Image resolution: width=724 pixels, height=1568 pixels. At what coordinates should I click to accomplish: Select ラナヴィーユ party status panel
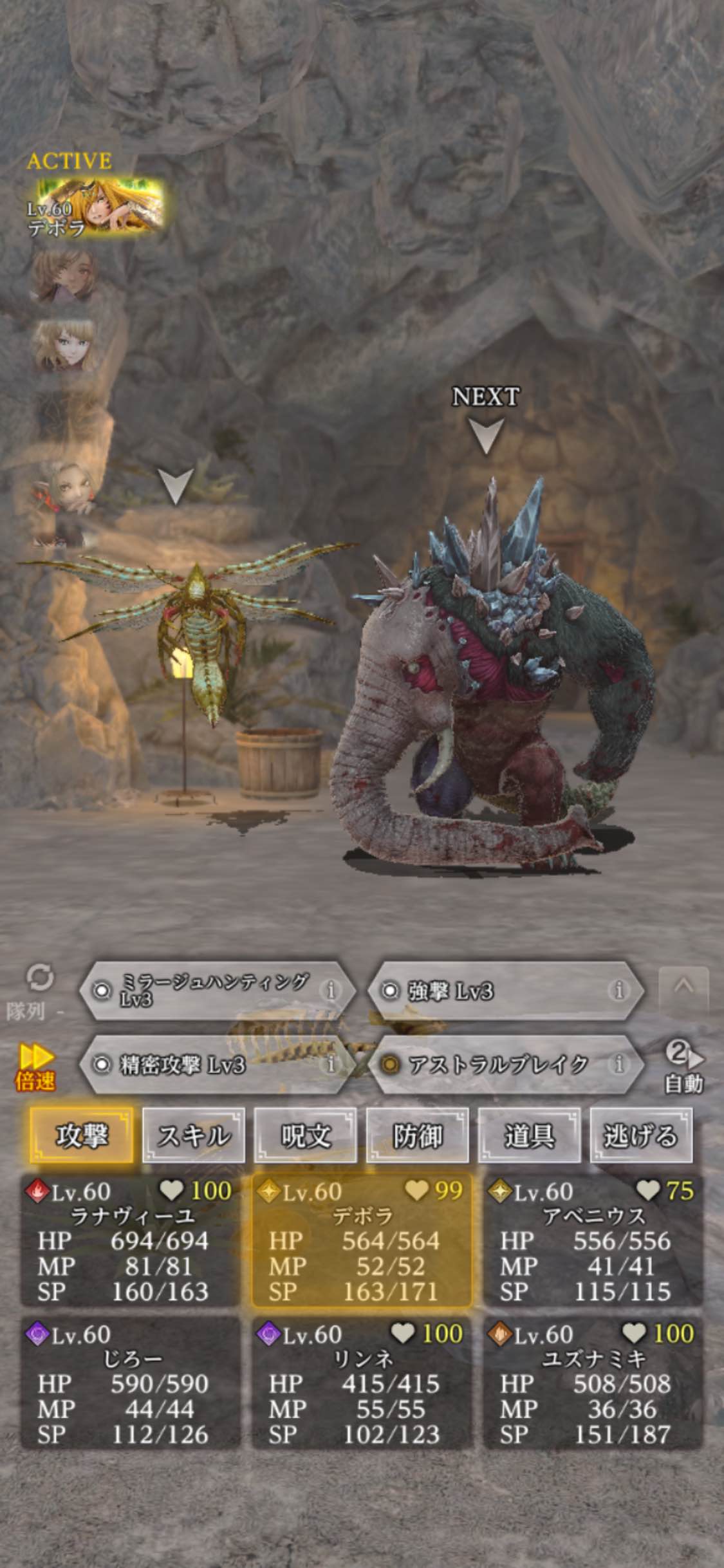(130, 1240)
